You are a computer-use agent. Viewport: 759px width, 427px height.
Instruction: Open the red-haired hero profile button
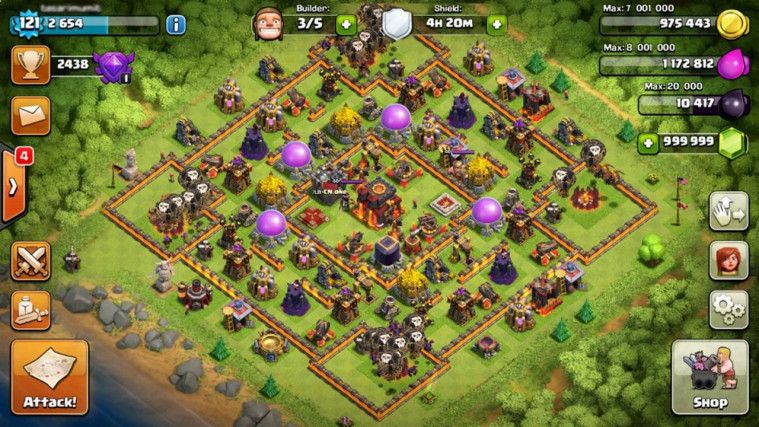click(x=729, y=260)
